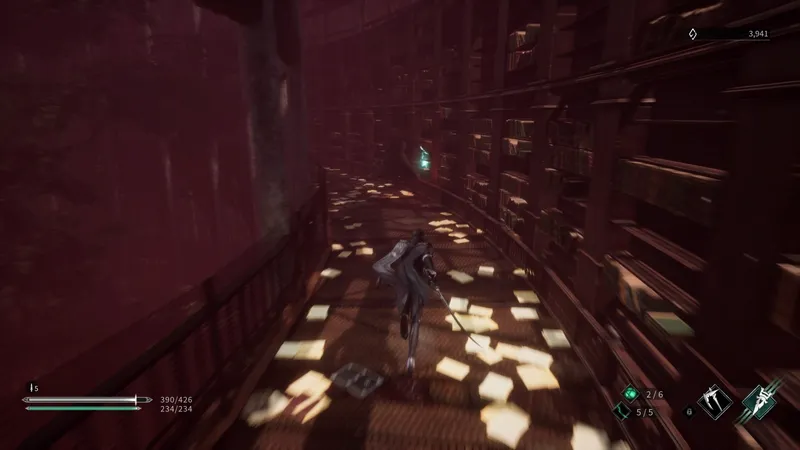Activate the teal saber weapon icon
Viewport: 800px width, 450px height.
[759, 400]
